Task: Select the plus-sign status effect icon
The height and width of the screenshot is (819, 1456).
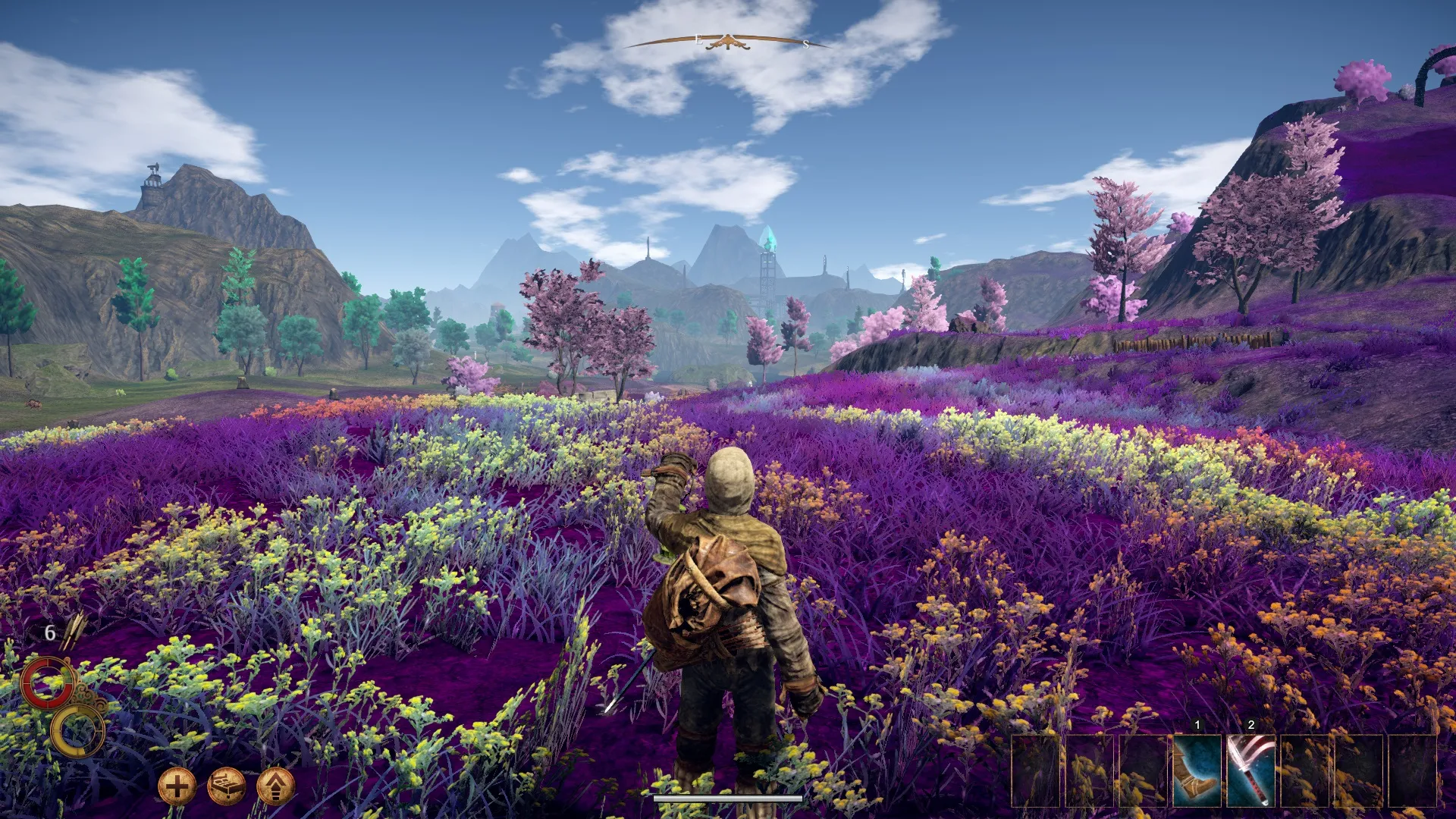Action: point(177,786)
